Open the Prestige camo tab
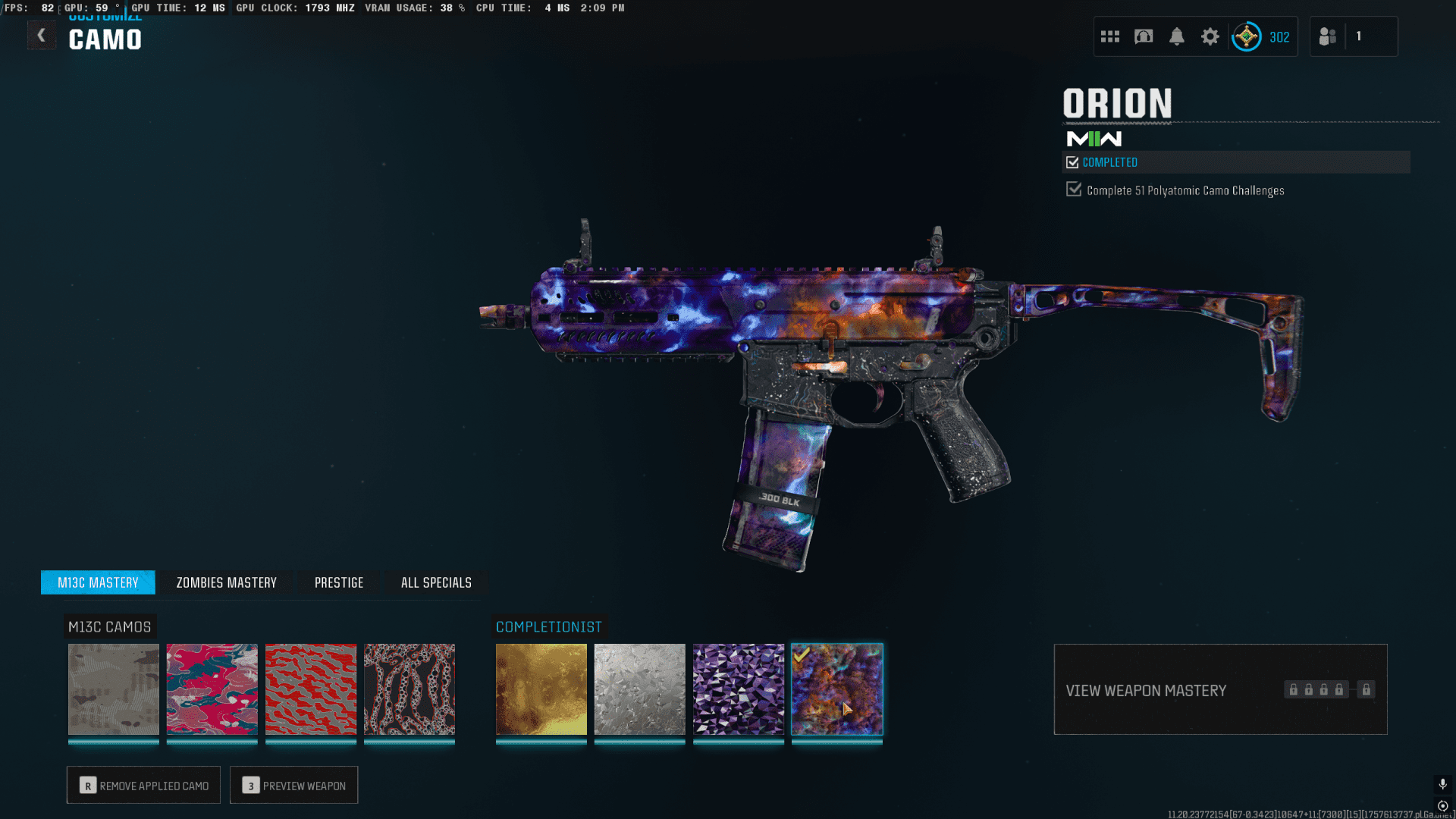This screenshot has width=1456, height=819. point(339,582)
